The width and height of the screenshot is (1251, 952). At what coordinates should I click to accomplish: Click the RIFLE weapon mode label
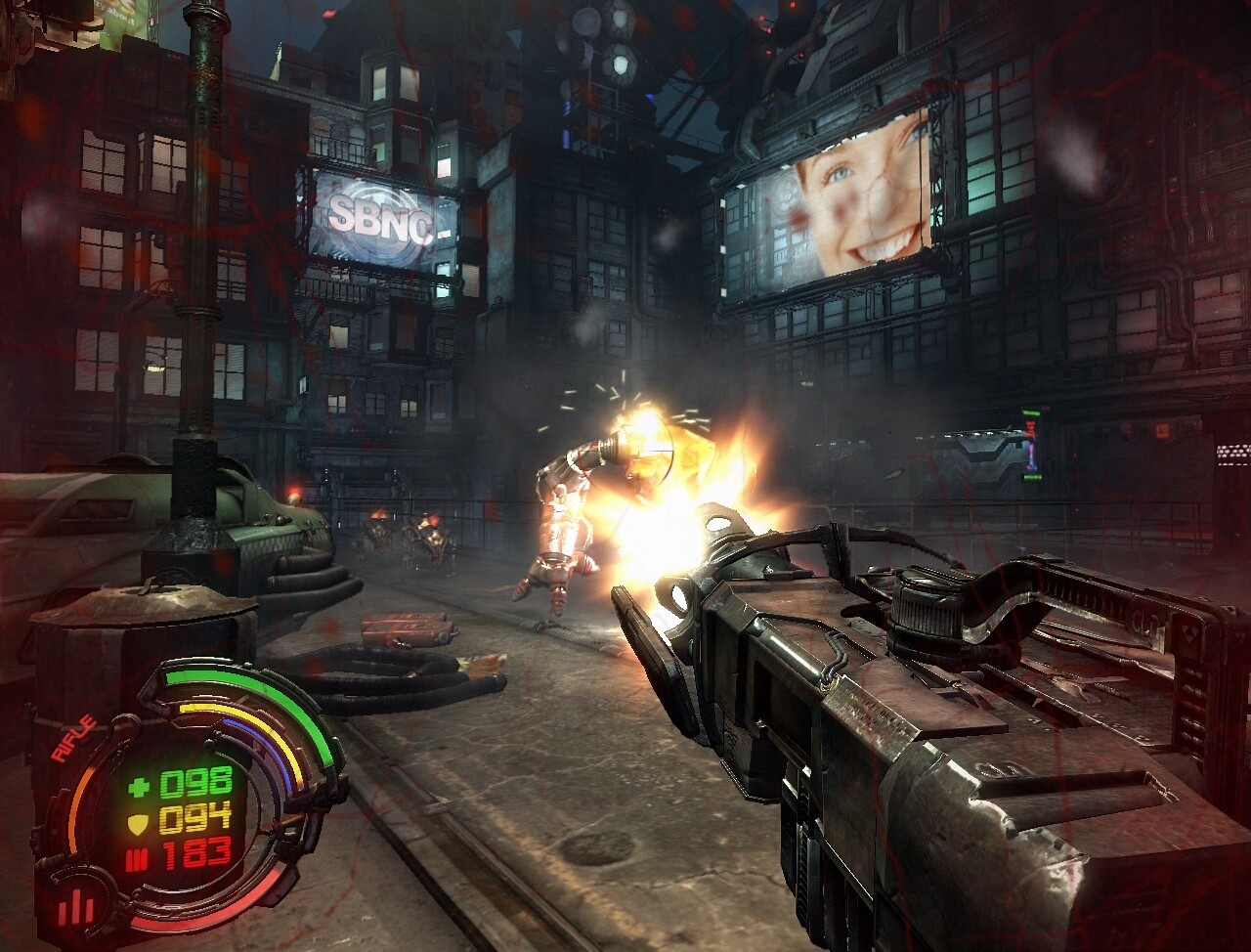click(75, 738)
